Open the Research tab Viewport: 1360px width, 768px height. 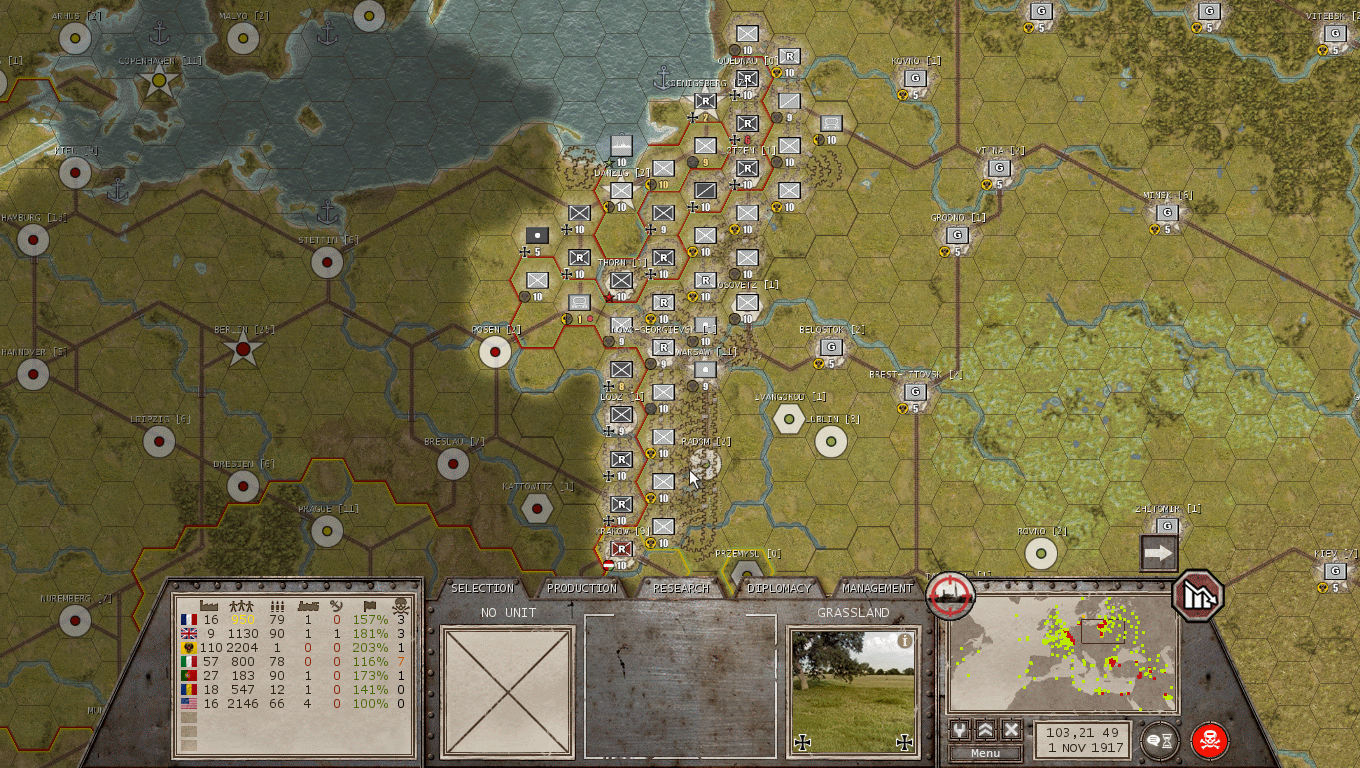(x=681, y=588)
